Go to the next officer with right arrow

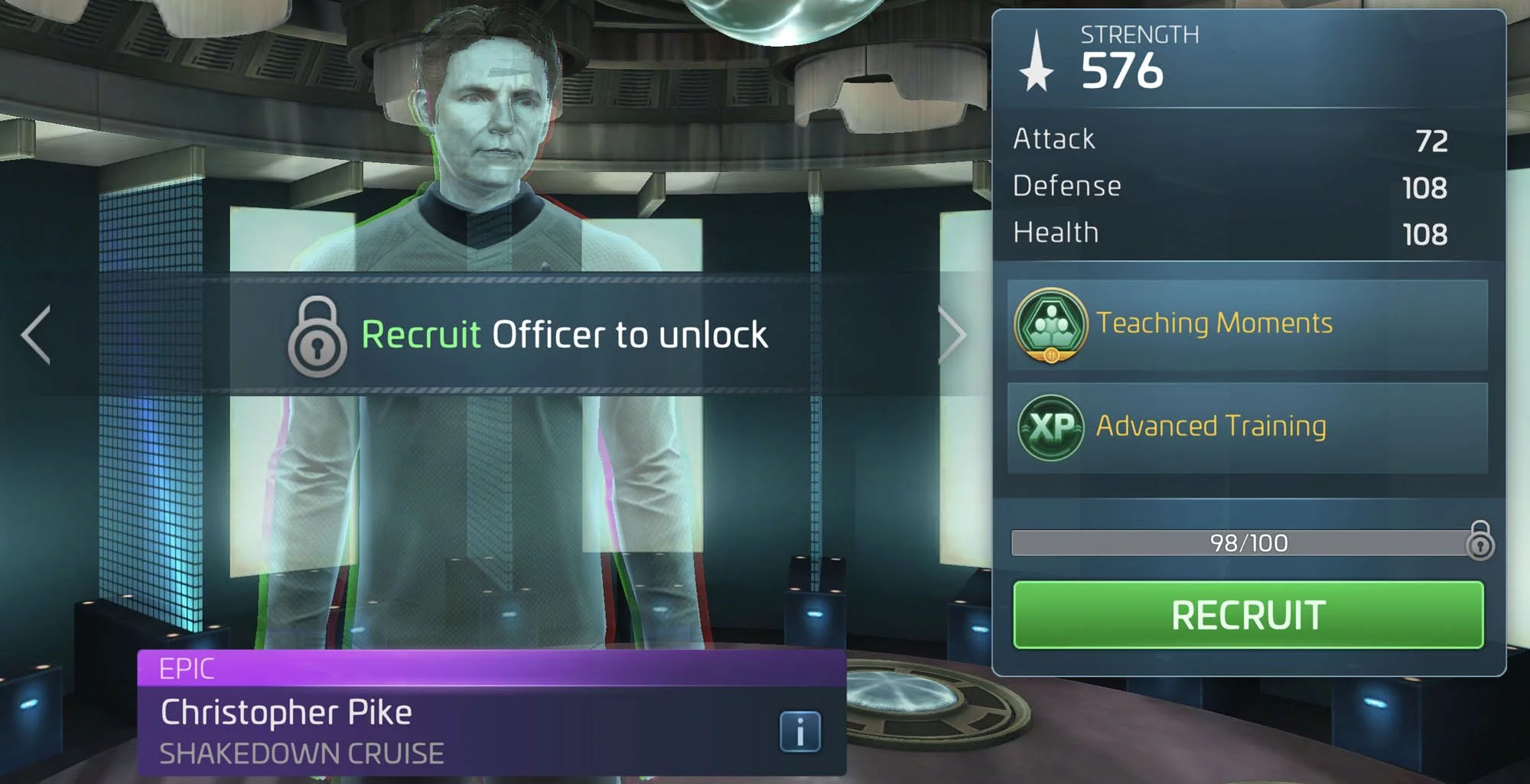(x=952, y=334)
